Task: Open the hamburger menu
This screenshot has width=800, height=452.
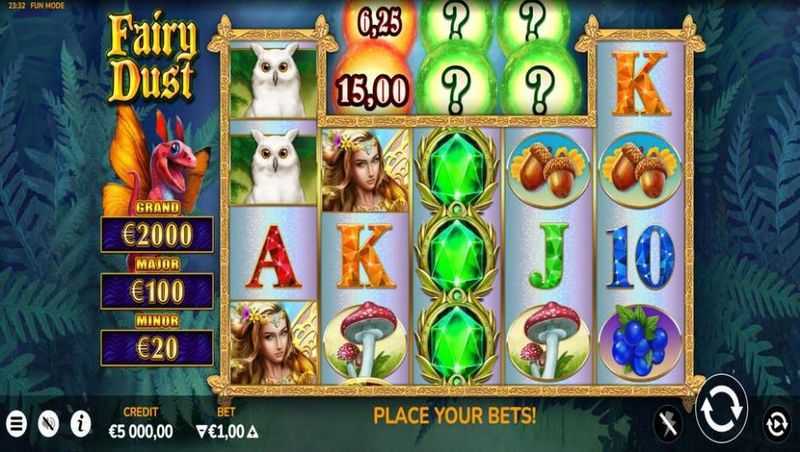Action: (x=15, y=422)
